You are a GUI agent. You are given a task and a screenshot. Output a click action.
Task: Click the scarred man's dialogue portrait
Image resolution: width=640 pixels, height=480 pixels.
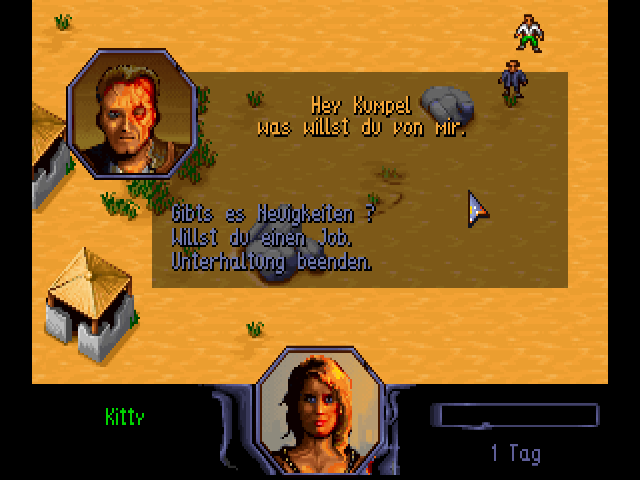[128, 113]
